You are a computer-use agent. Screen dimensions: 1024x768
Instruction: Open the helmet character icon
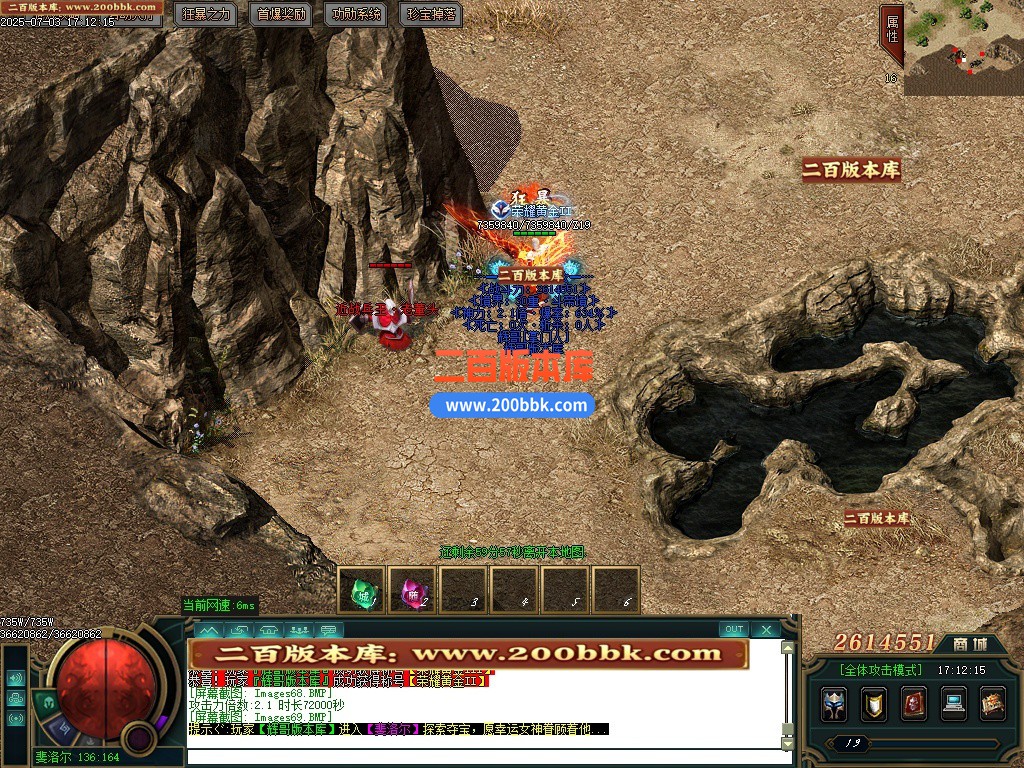(x=834, y=704)
